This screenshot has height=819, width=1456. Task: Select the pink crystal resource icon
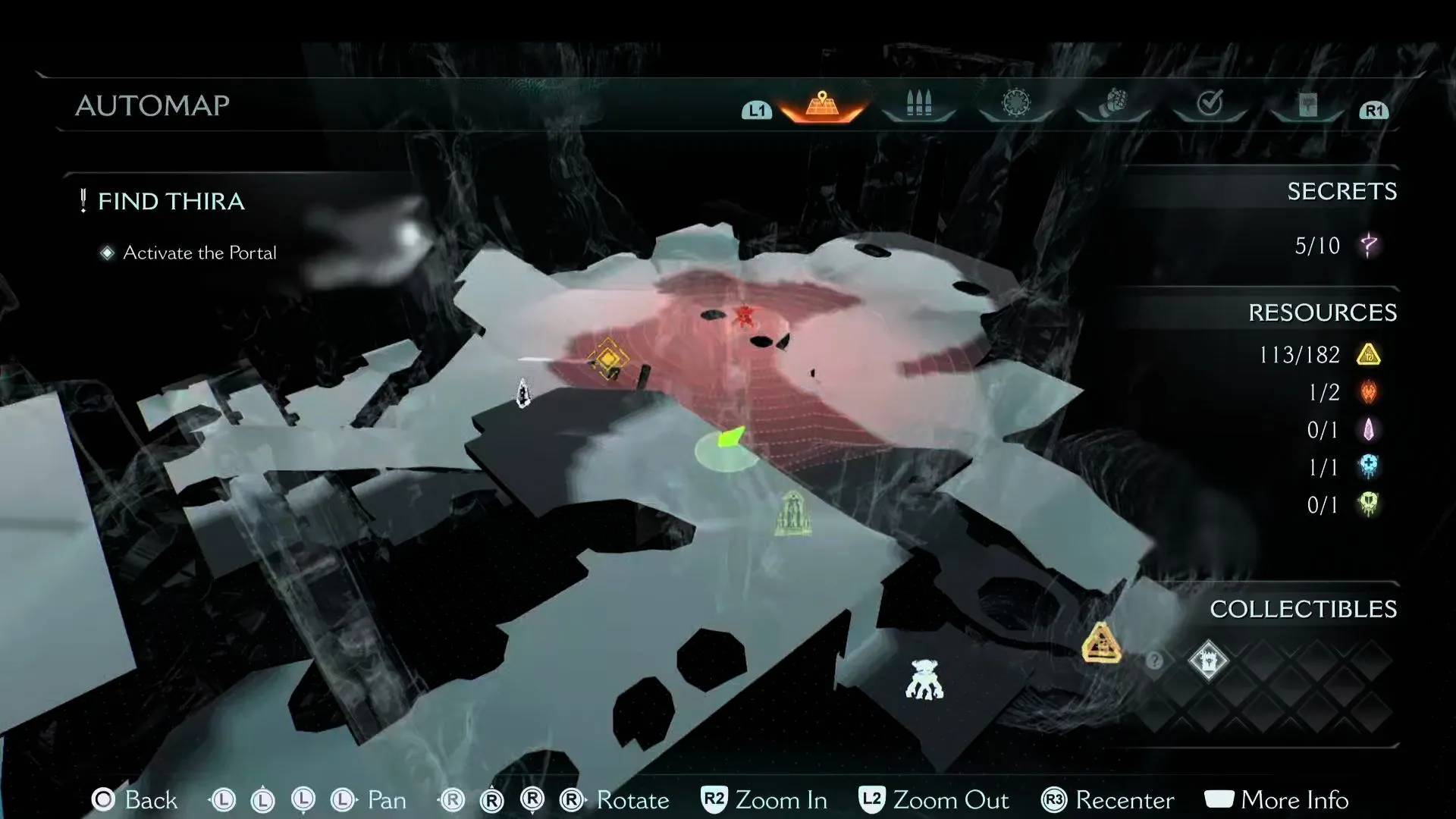(1369, 430)
